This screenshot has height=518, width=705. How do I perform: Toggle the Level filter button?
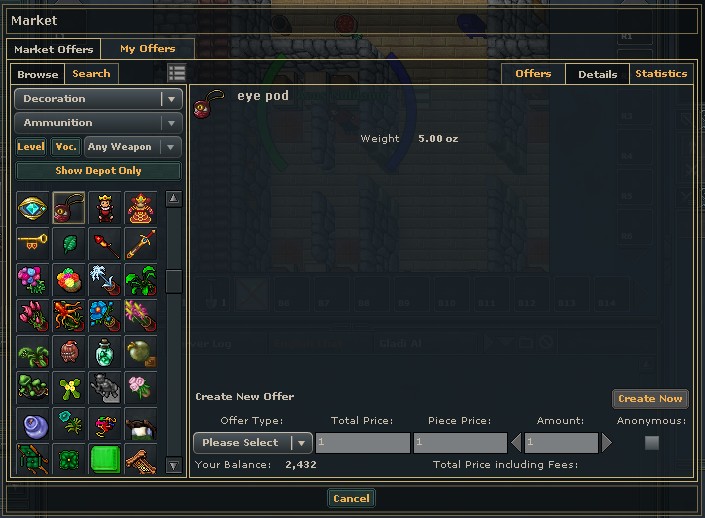click(x=31, y=147)
